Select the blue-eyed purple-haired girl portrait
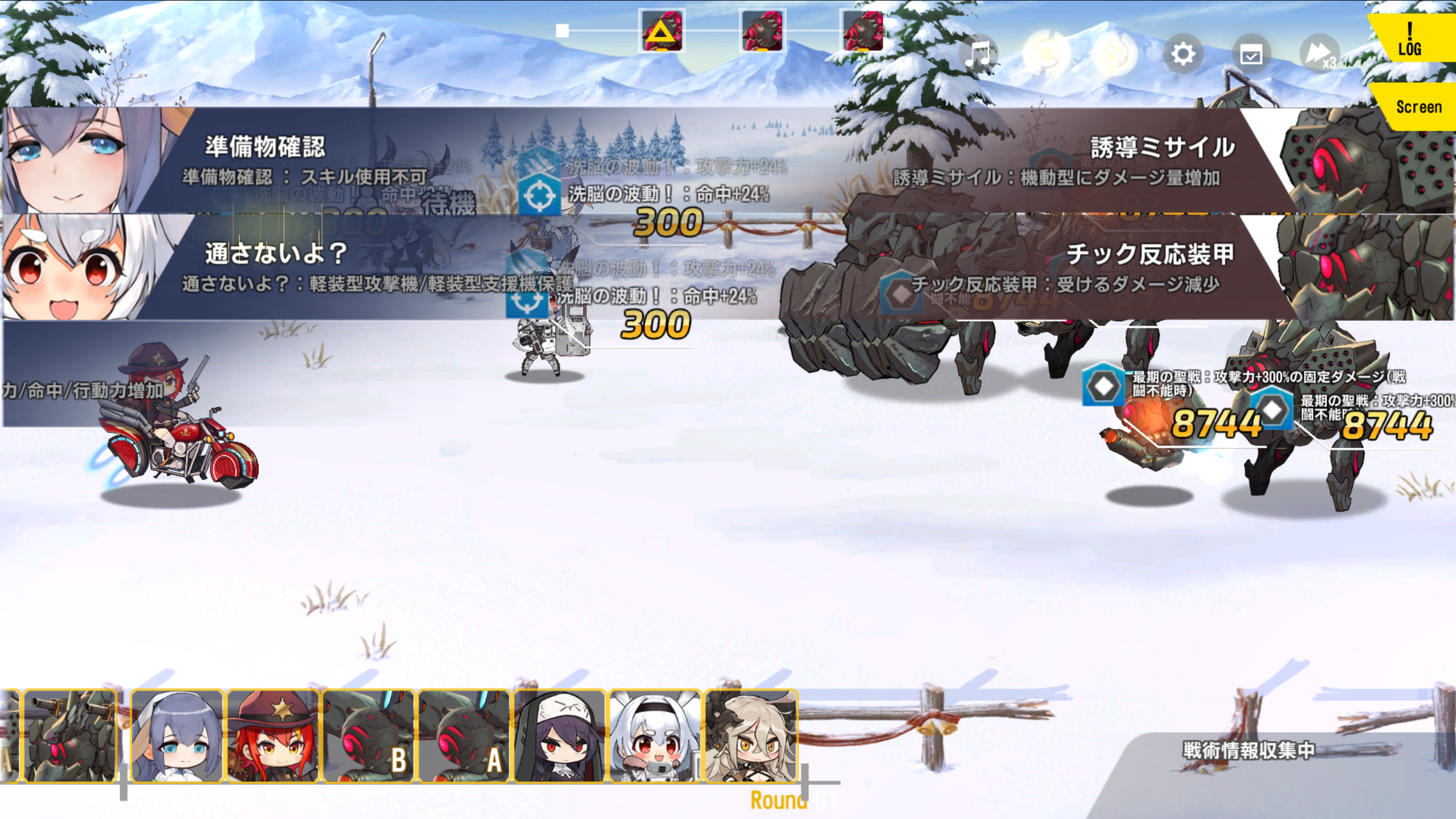Viewport: 1456px width, 819px height. click(x=177, y=736)
